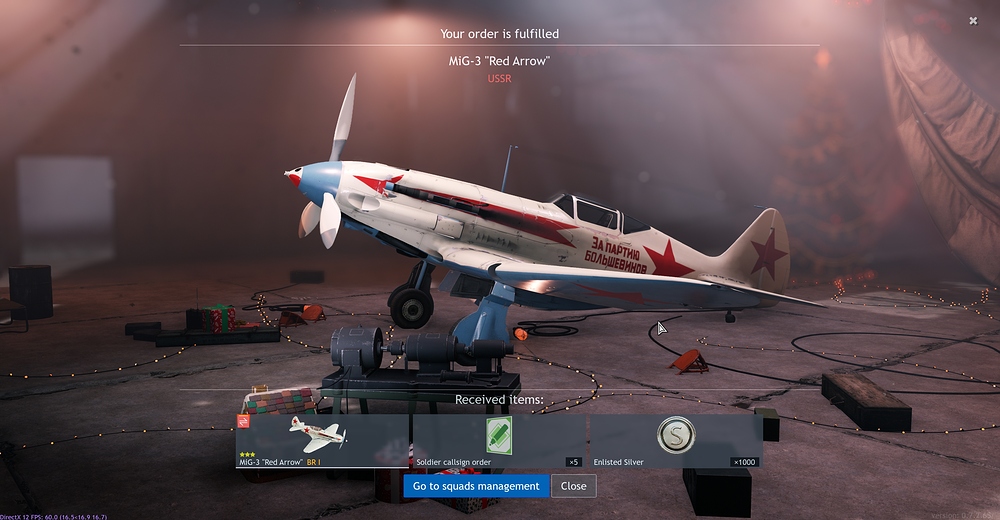Go to squads management
The width and height of the screenshot is (1000, 520).
(476, 486)
